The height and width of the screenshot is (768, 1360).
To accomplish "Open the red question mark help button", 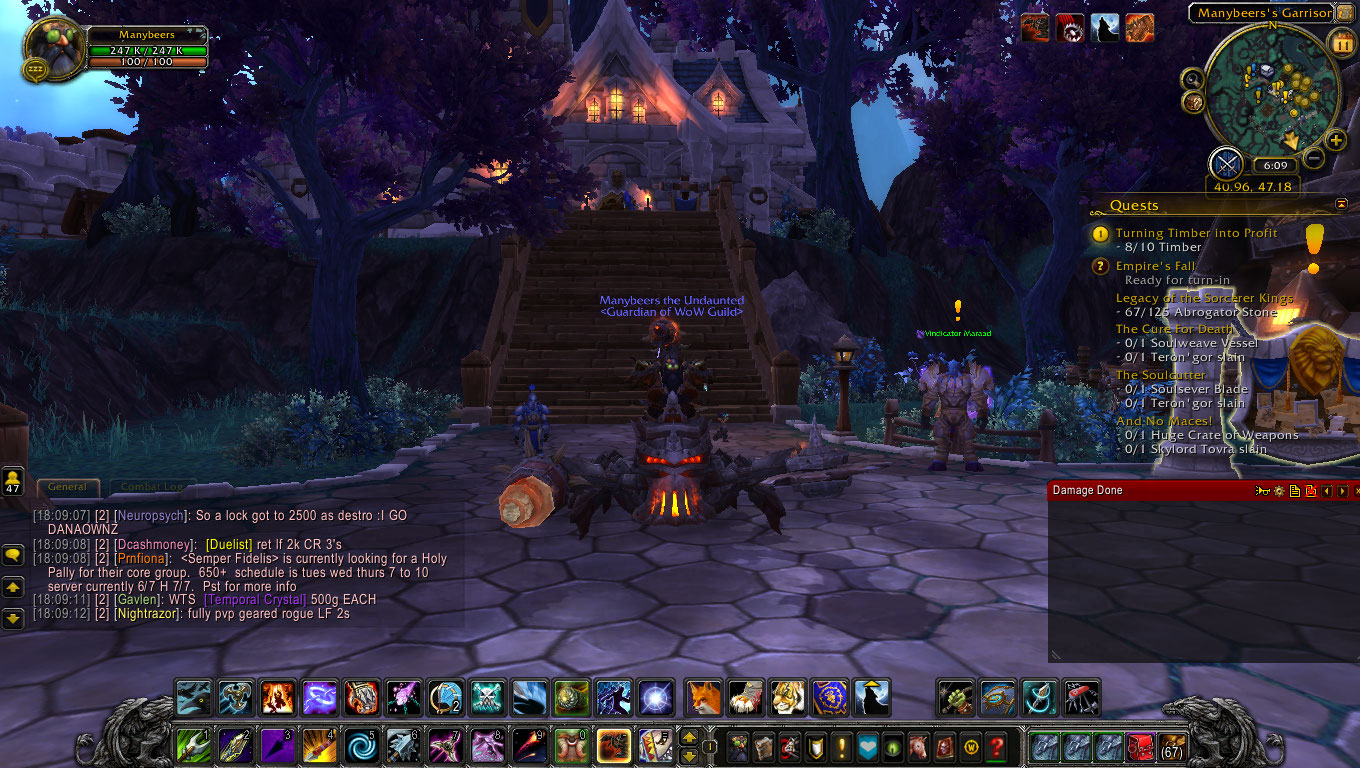I will pos(996,746).
